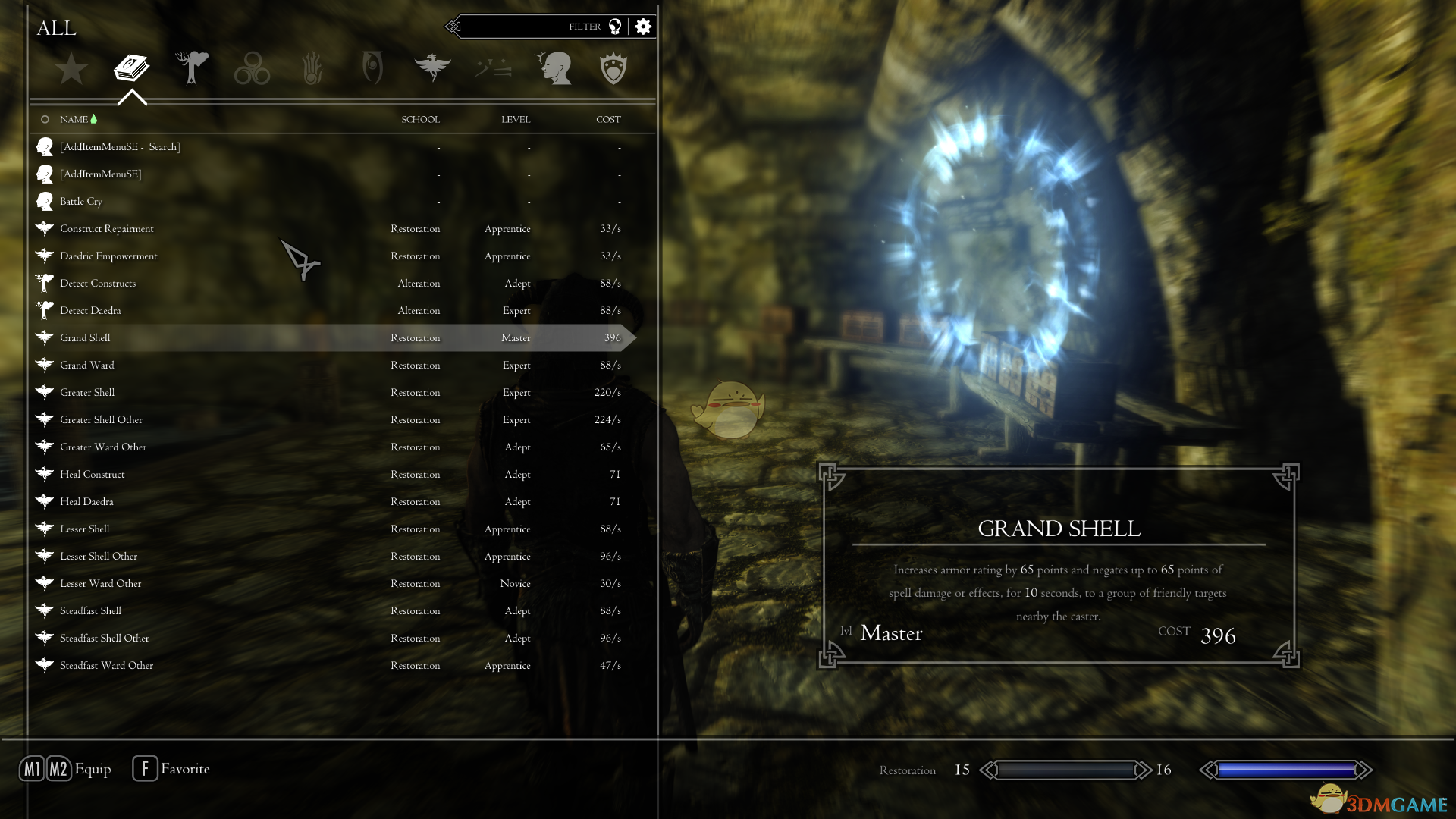The width and height of the screenshot is (1456, 819).
Task: Show favorites with the star tab
Action: 71,68
